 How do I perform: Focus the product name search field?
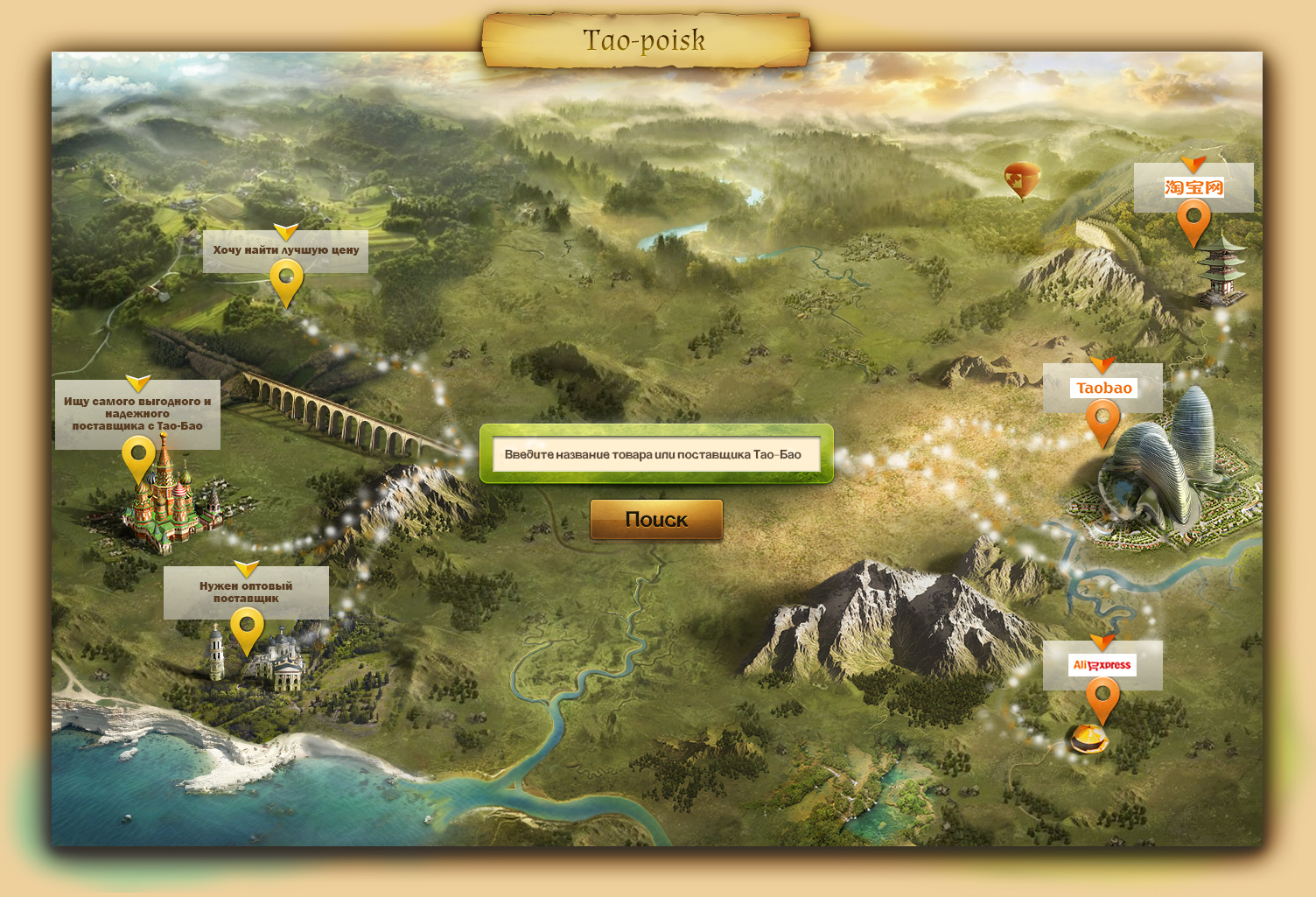pos(656,454)
